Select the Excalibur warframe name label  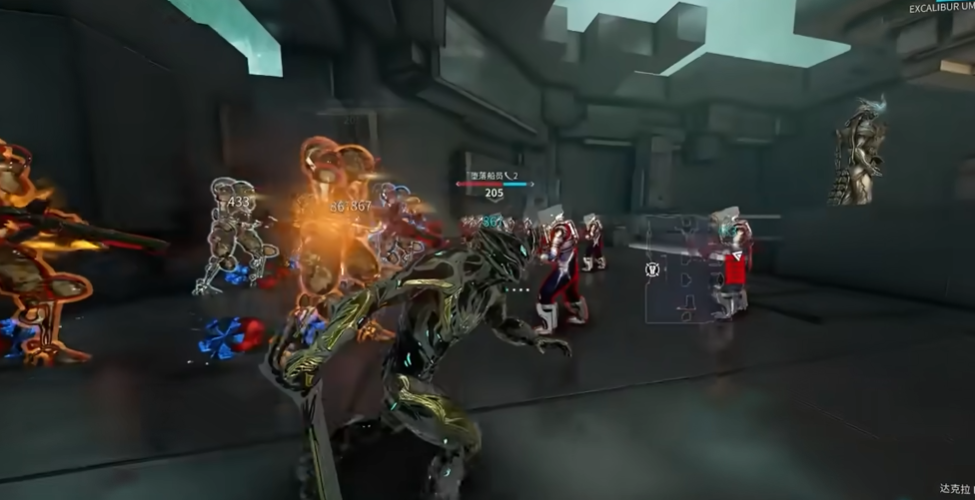pyautogui.click(x=941, y=8)
